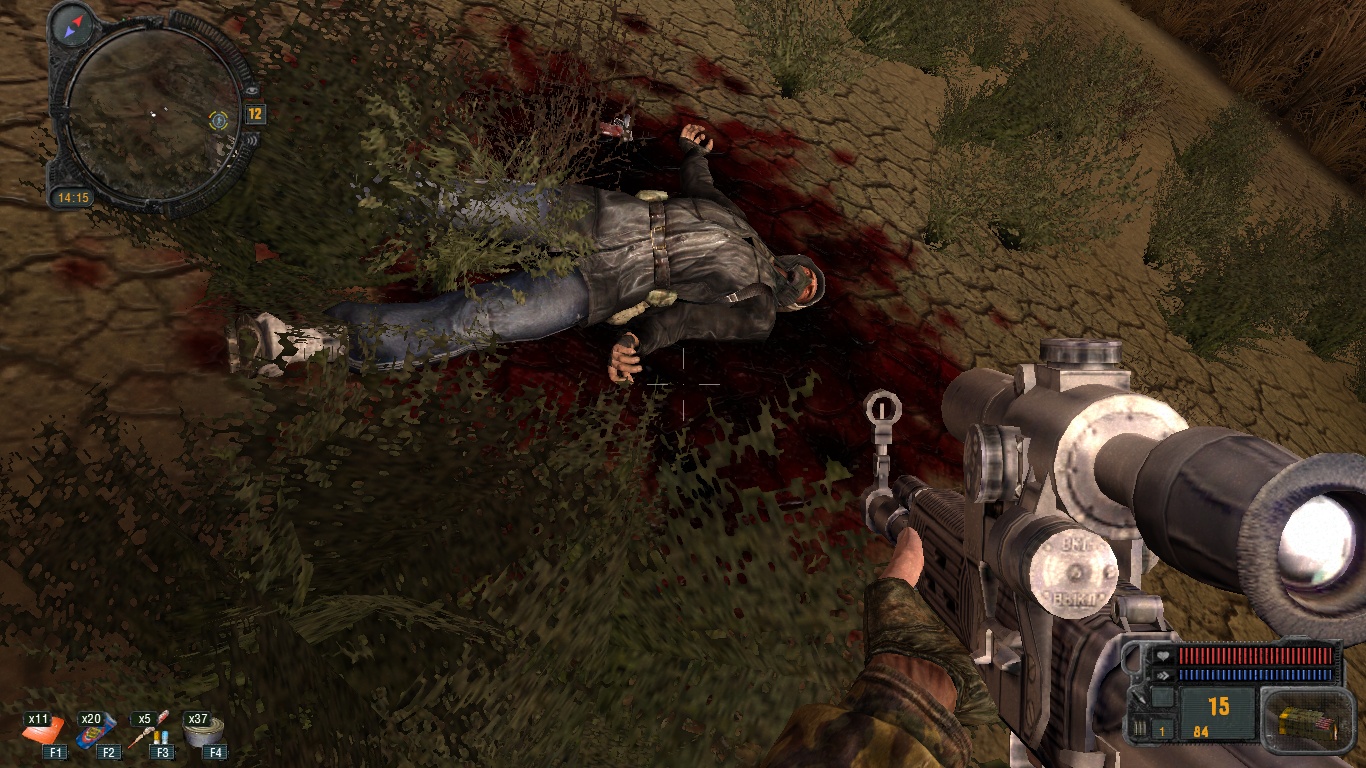Click the bullet fire mode indicator

(1138, 729)
